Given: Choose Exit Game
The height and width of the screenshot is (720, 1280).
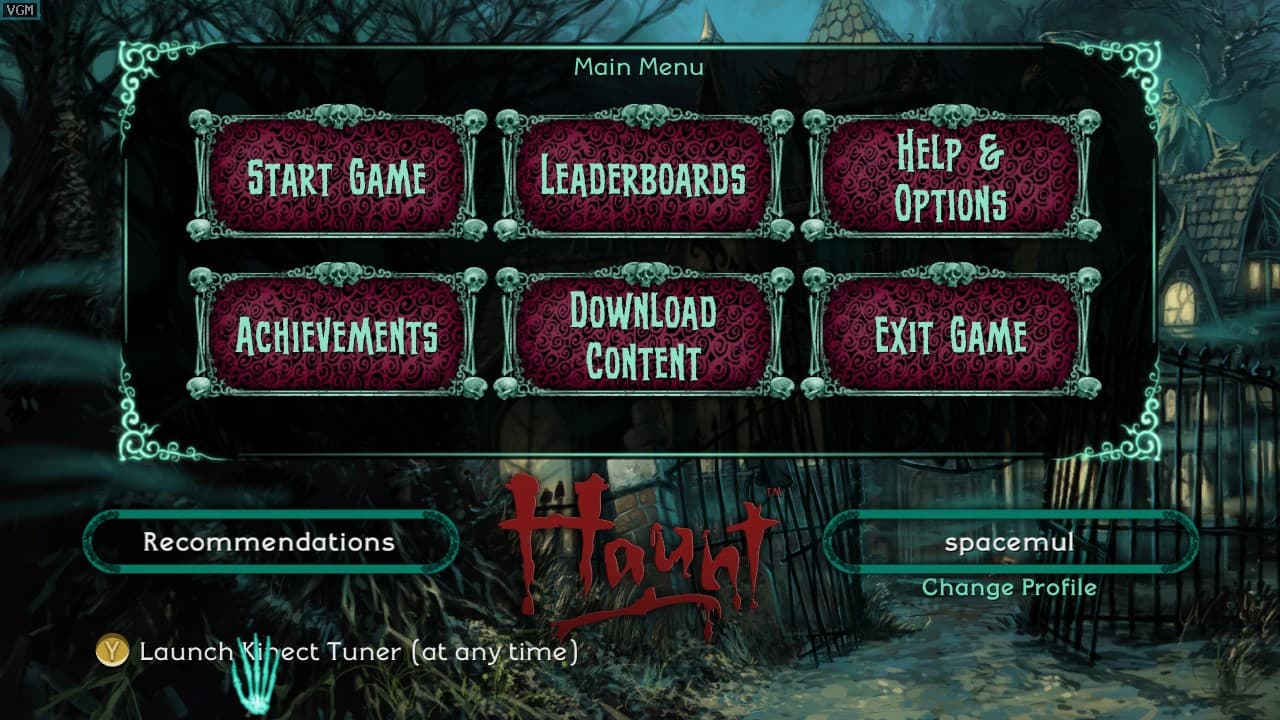Looking at the screenshot, I should (x=950, y=335).
